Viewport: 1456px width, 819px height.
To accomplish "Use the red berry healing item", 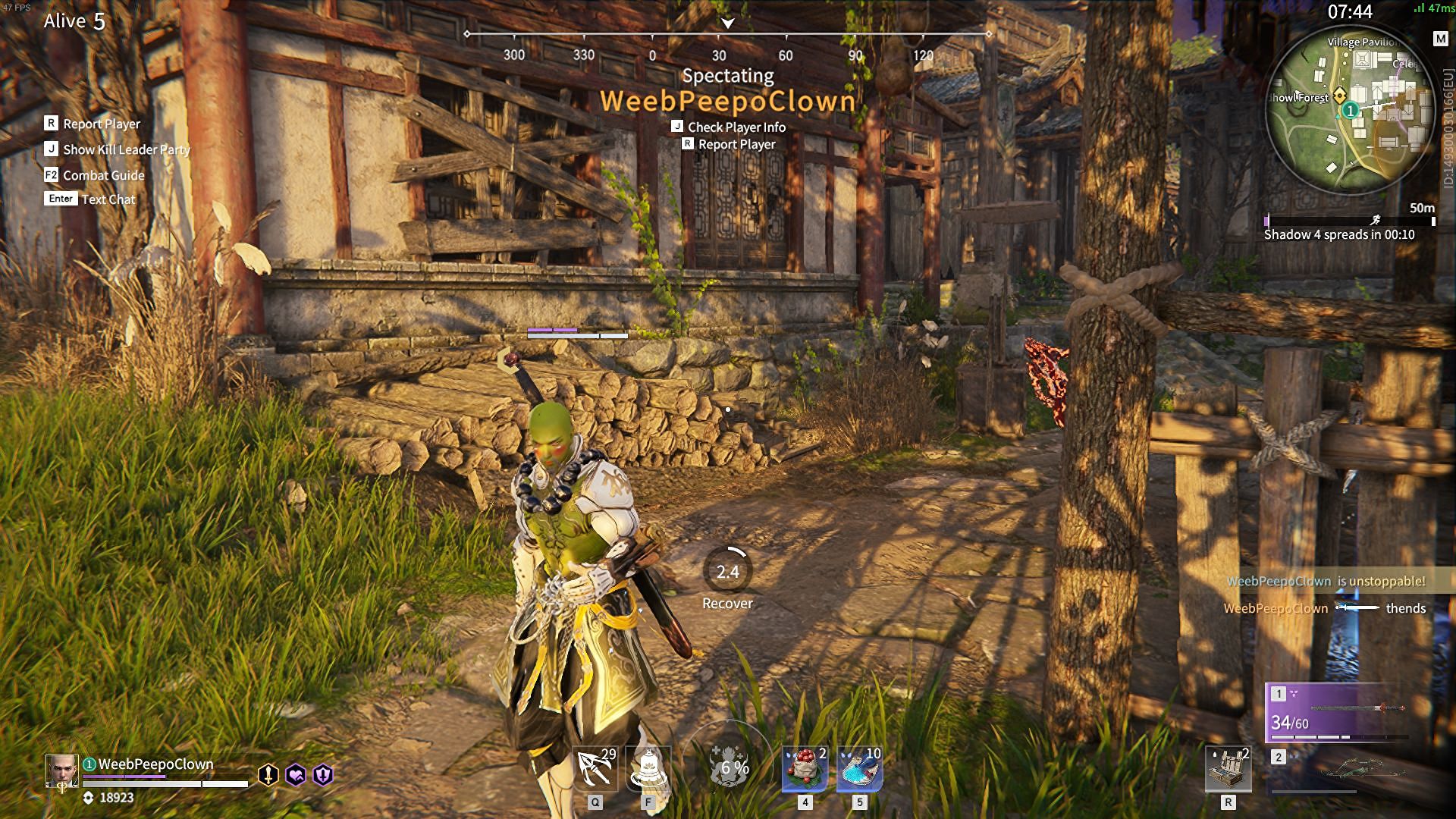I will (x=805, y=768).
